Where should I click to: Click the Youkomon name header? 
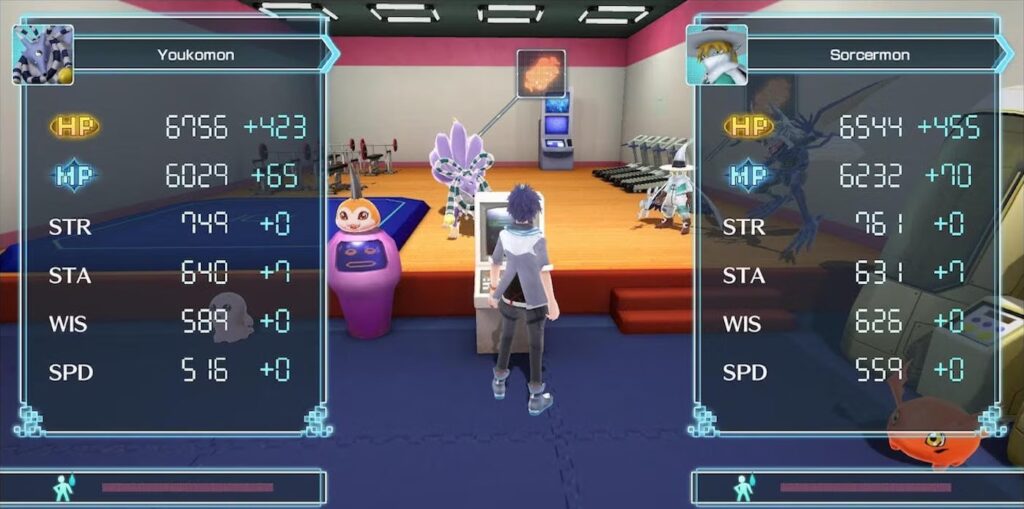point(197,54)
